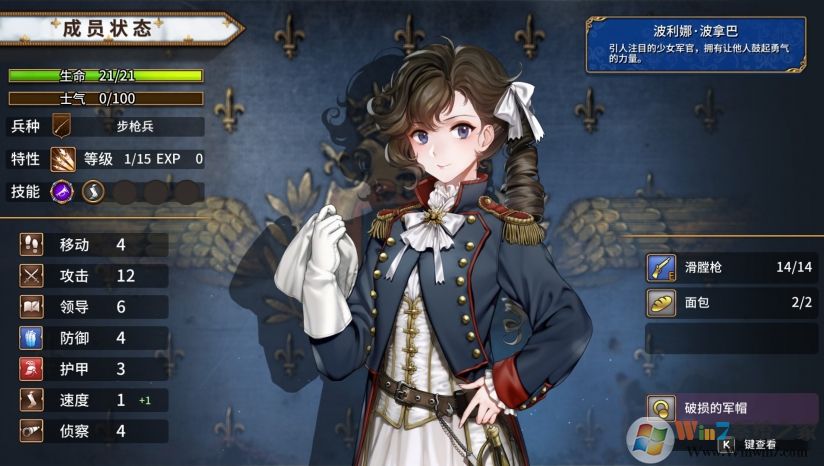Inspect the arrow-volley trait icon beside 特性
The width and height of the screenshot is (824, 466).
[63, 158]
